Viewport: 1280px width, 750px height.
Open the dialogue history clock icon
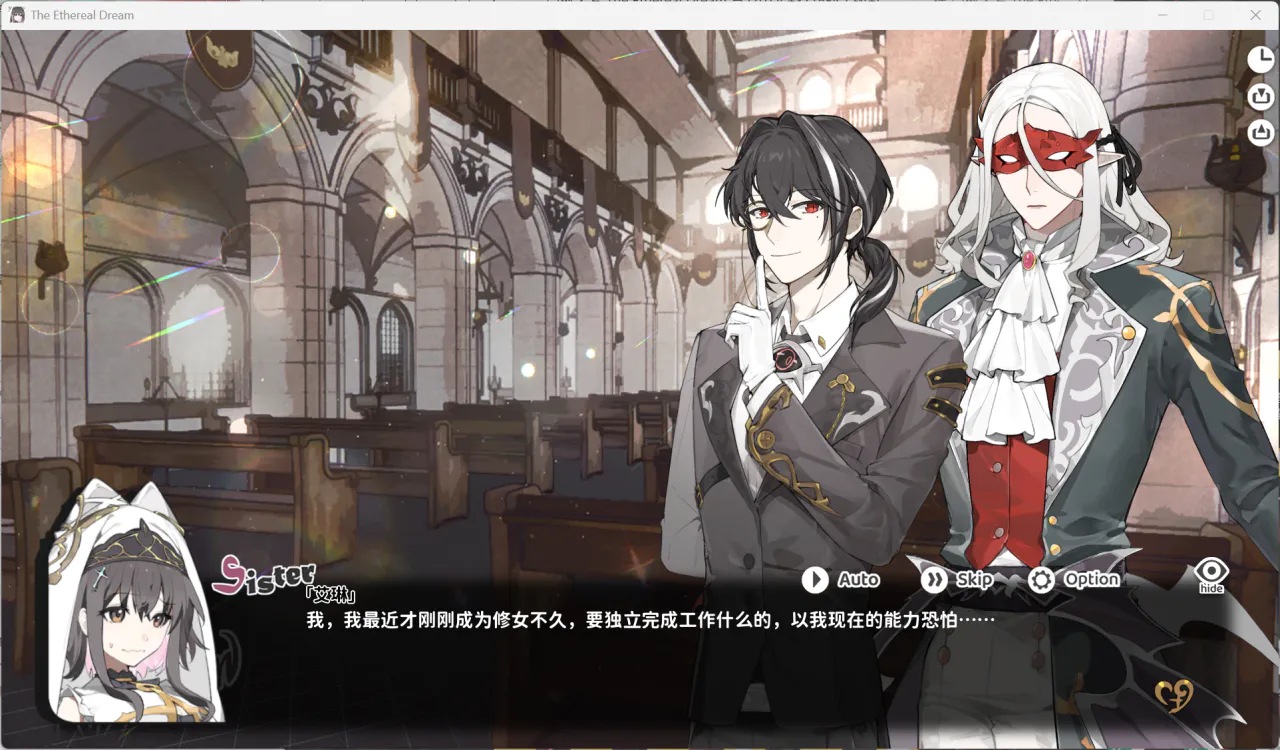1261,60
